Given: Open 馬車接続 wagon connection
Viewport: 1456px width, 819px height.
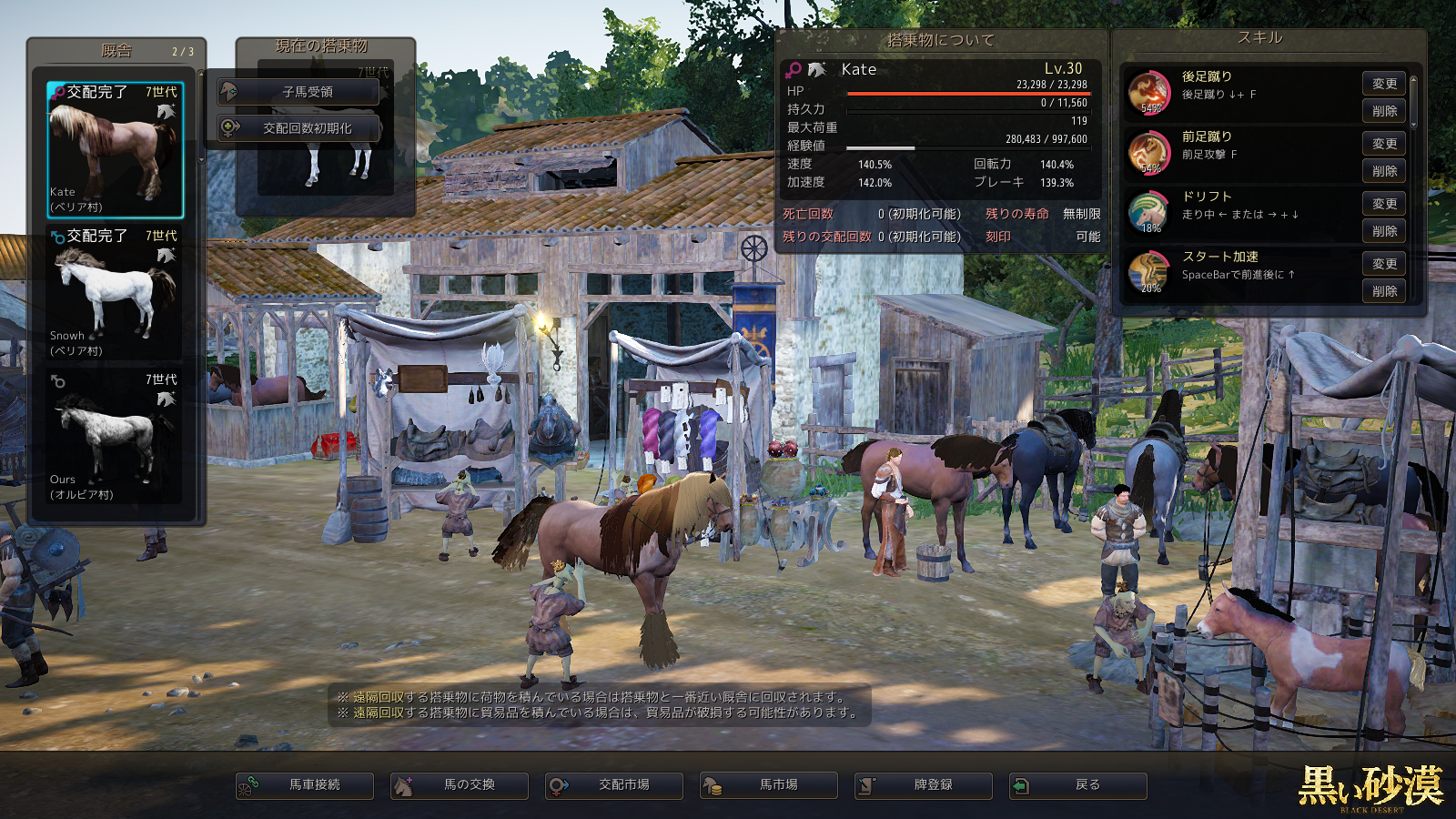Looking at the screenshot, I should pyautogui.click(x=305, y=785).
